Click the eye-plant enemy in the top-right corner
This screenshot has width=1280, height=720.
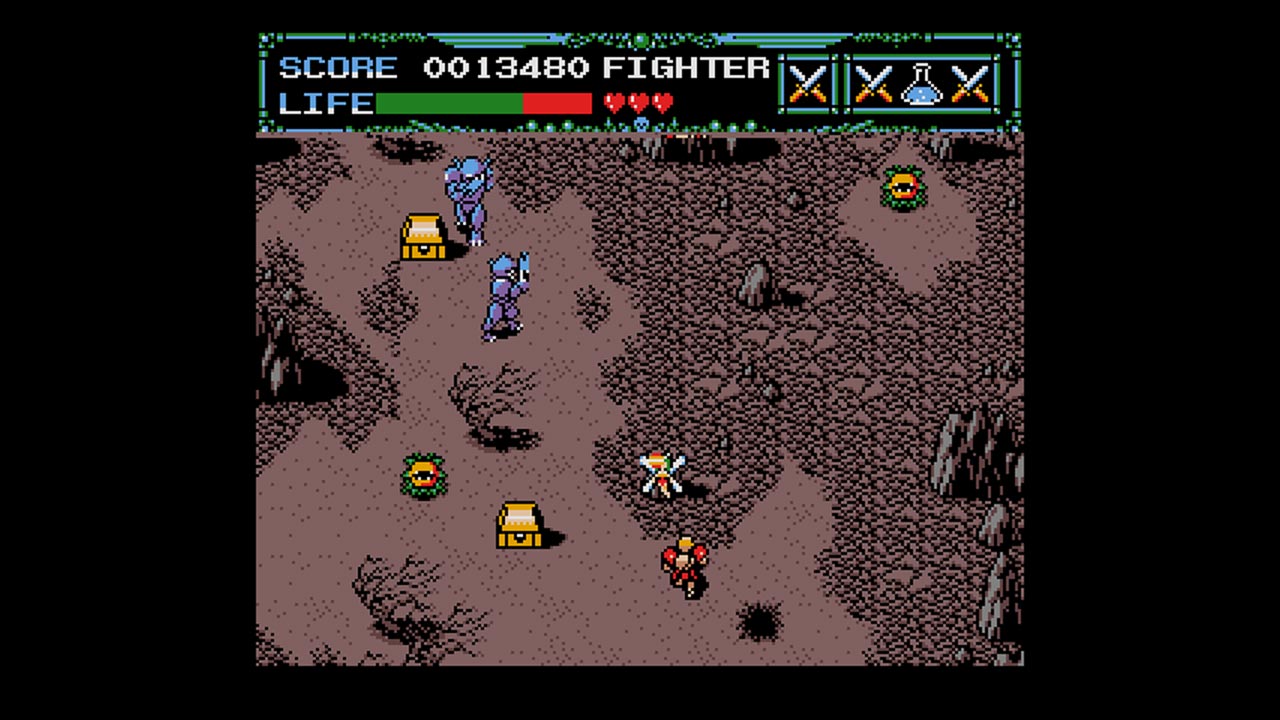tap(903, 188)
